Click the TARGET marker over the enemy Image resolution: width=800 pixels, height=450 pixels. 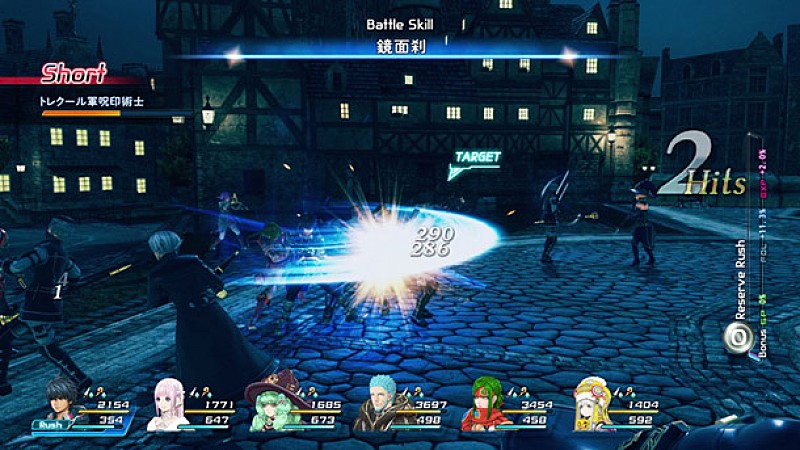click(476, 158)
